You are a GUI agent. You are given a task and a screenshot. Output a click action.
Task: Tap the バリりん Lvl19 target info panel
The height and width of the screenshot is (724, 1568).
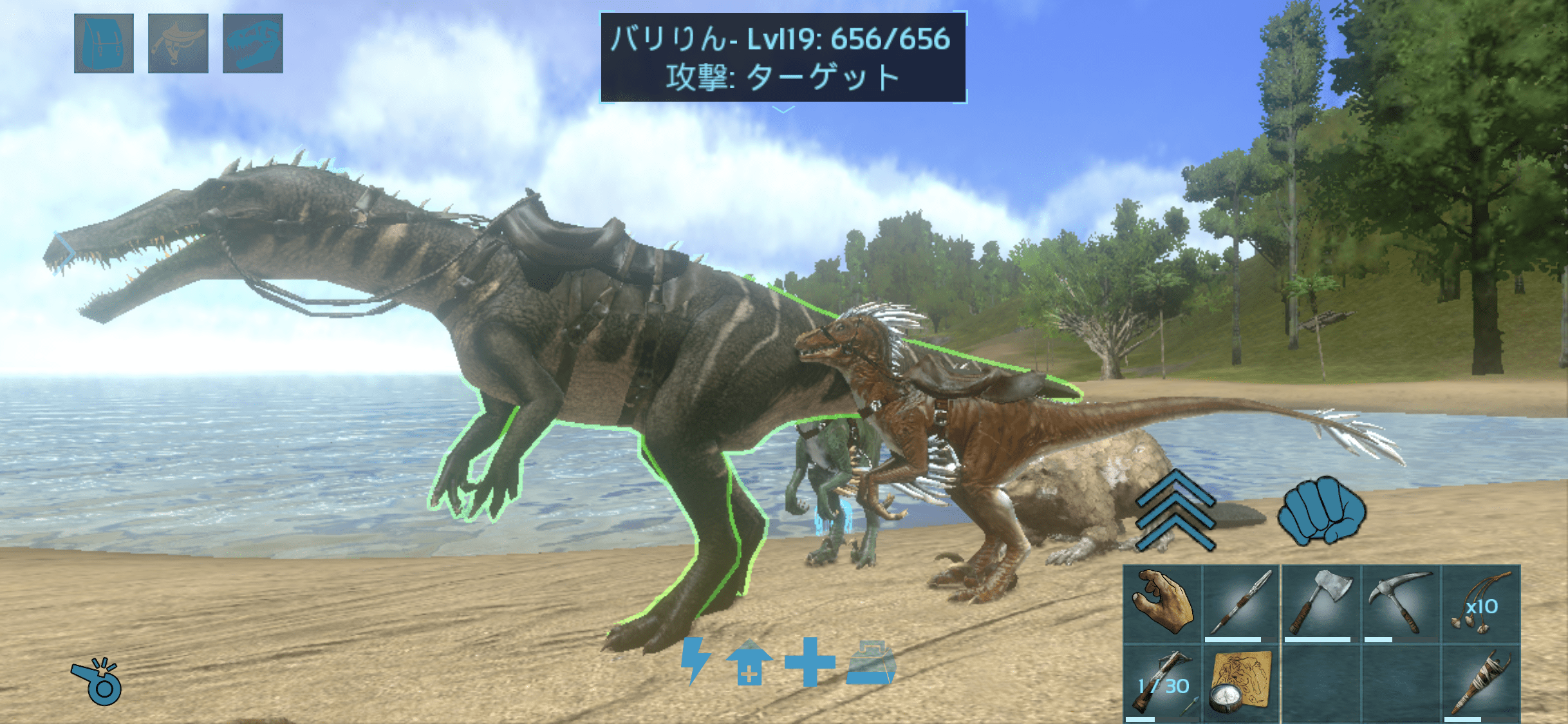(783, 57)
